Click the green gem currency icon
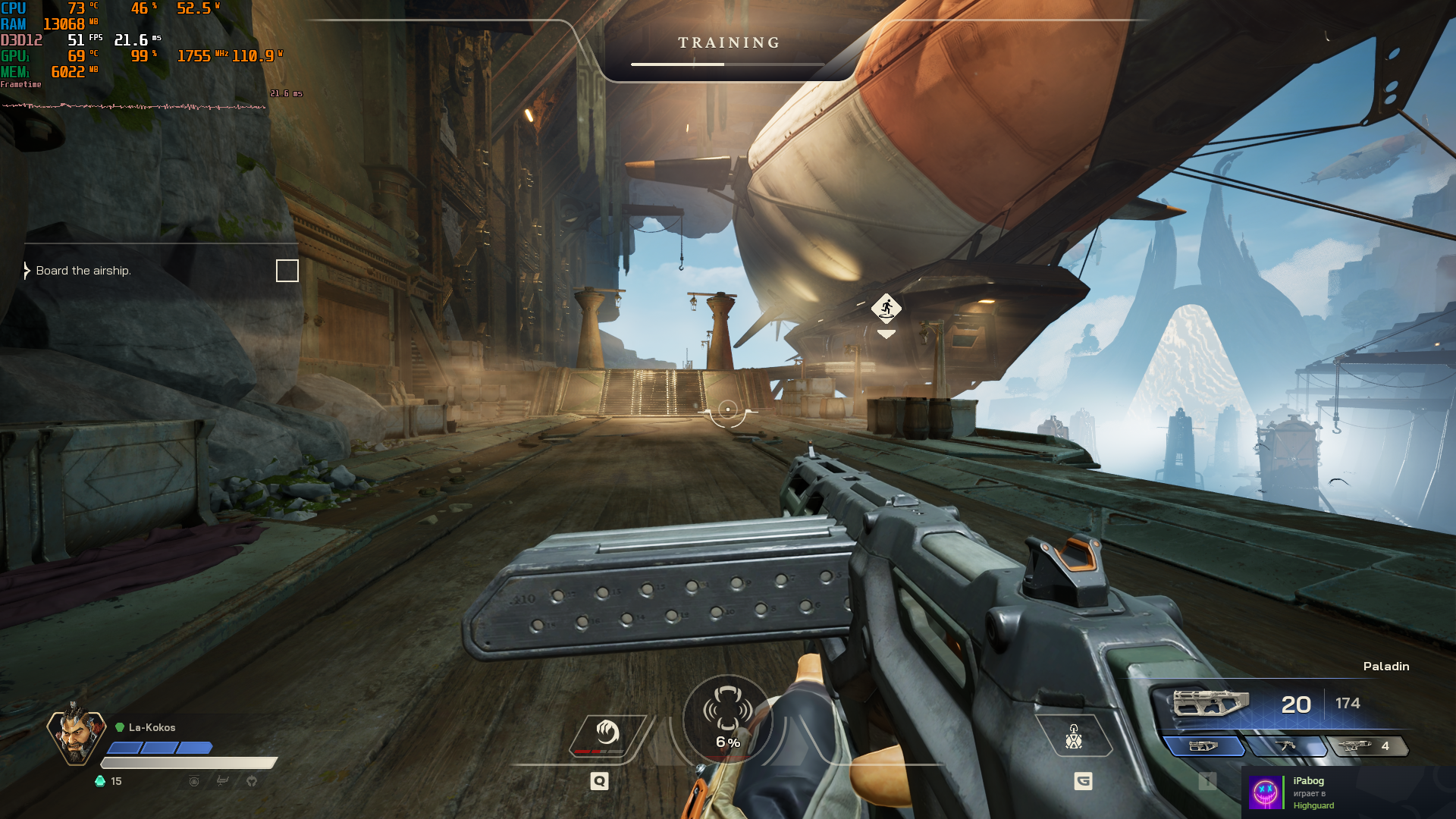Viewport: 1456px width, 819px height. pos(100,781)
